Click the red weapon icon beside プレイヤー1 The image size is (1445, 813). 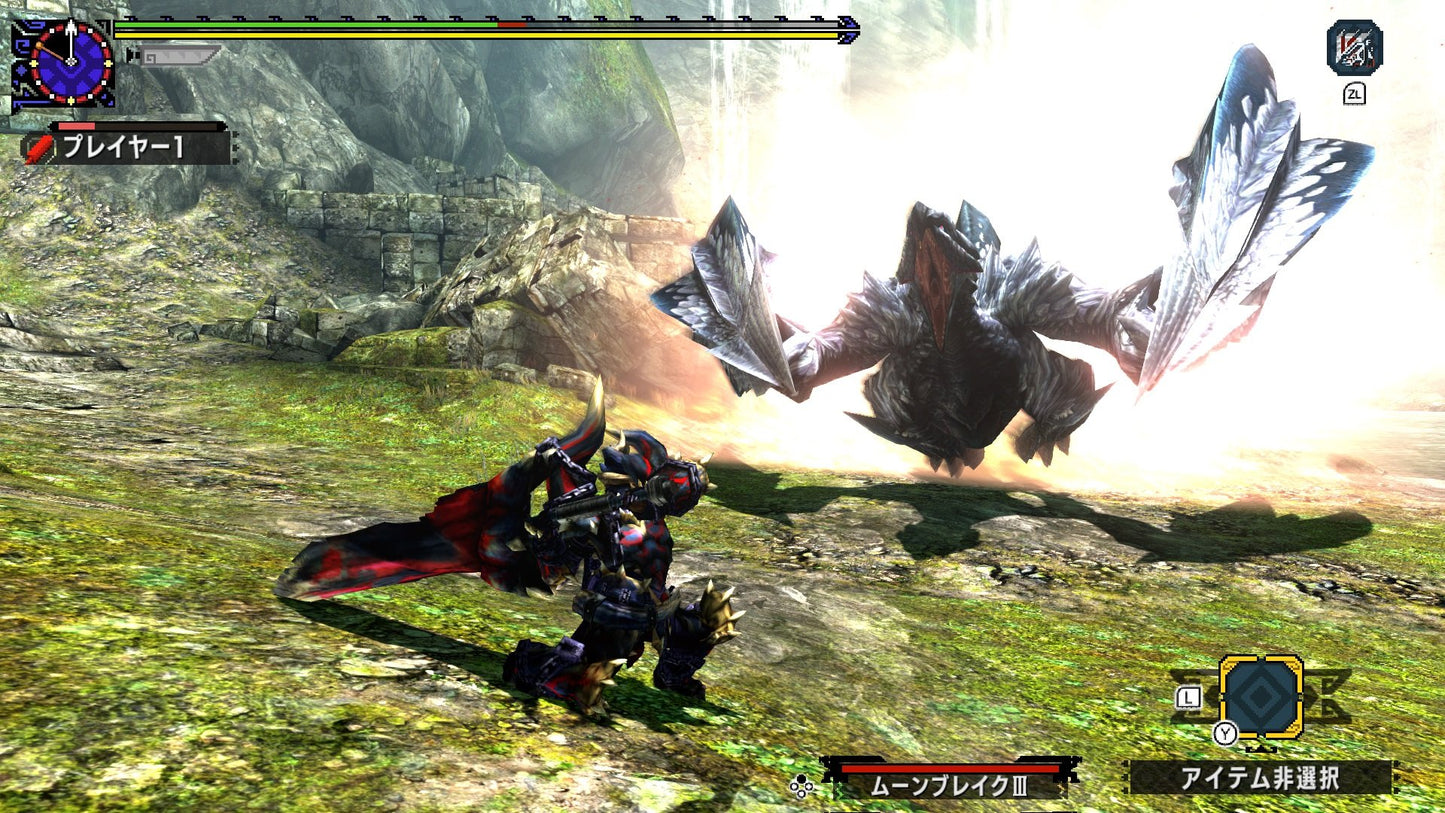(x=38, y=147)
